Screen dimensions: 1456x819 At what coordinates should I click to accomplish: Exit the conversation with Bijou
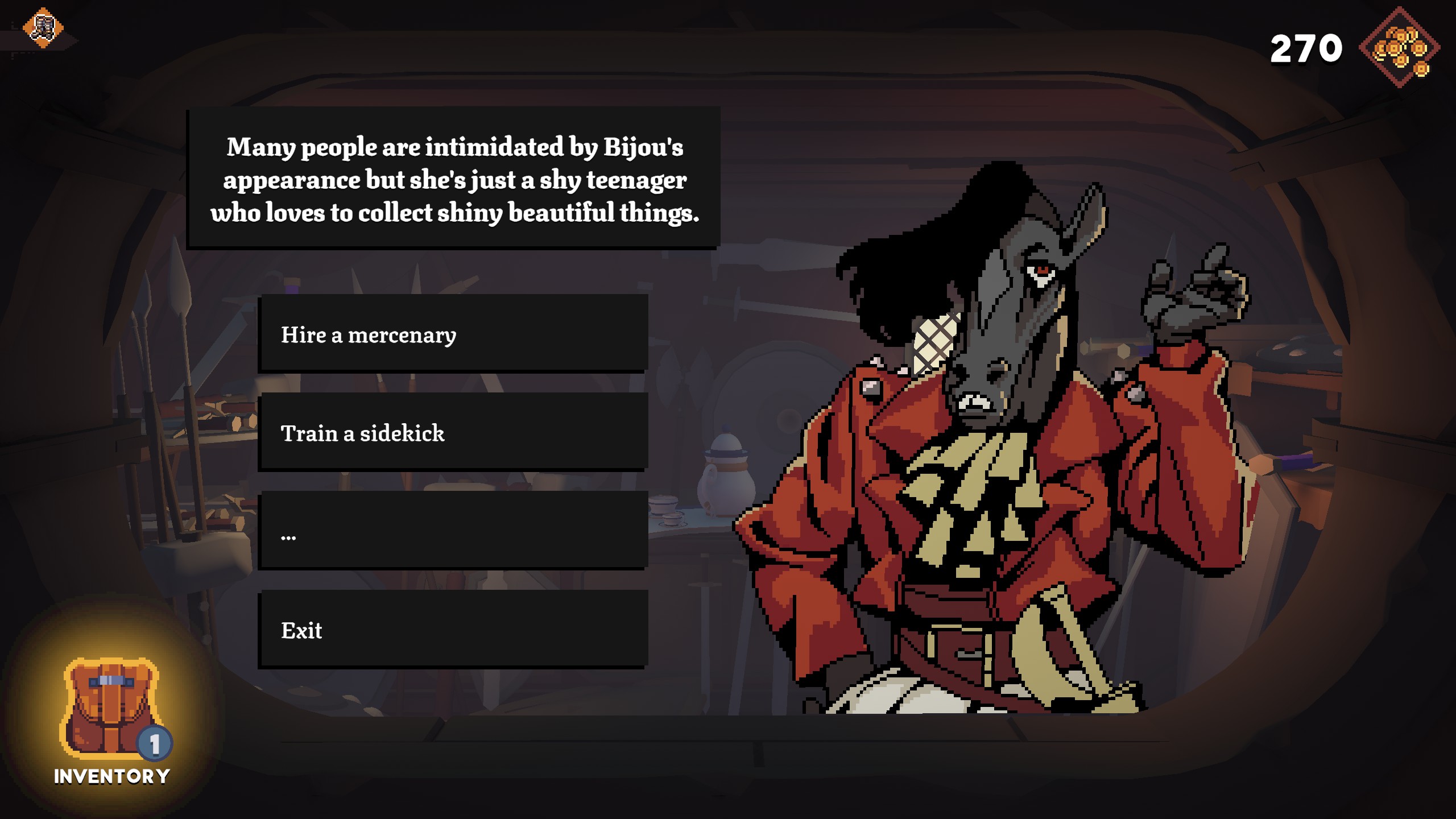click(453, 630)
